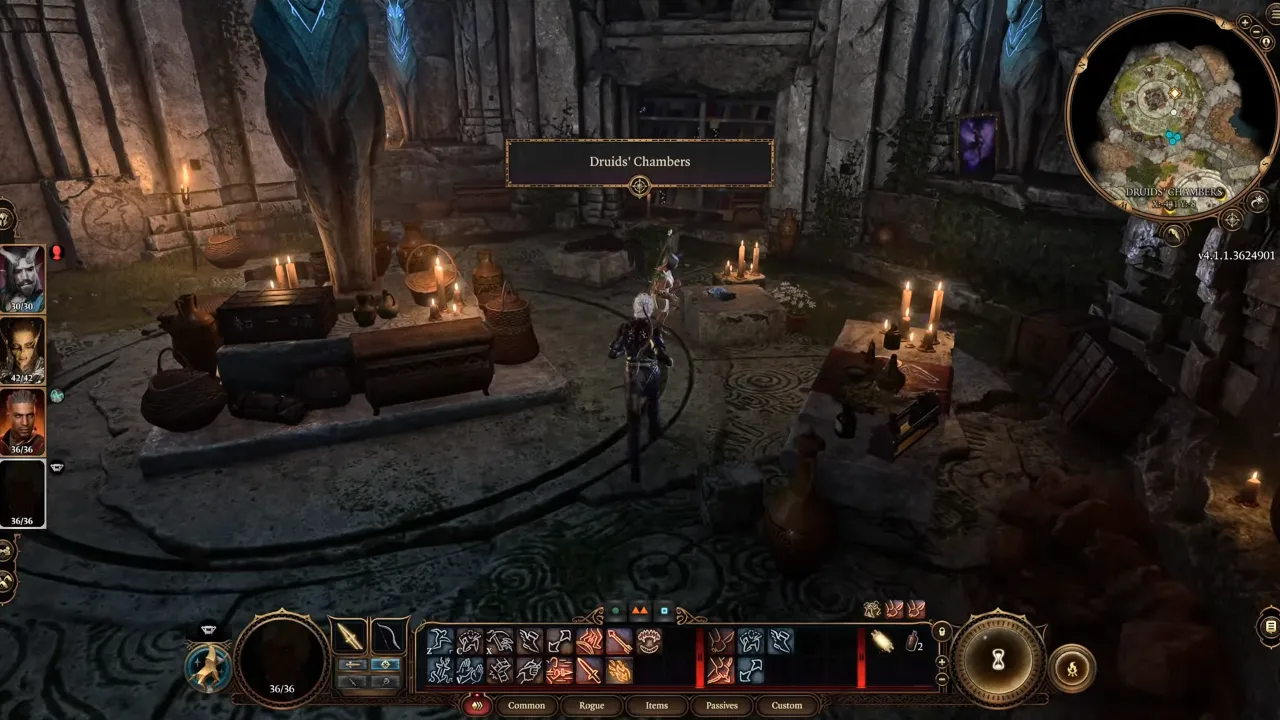Click the glowing character emblem beside health orb
1280x720 pixels.
point(209,665)
